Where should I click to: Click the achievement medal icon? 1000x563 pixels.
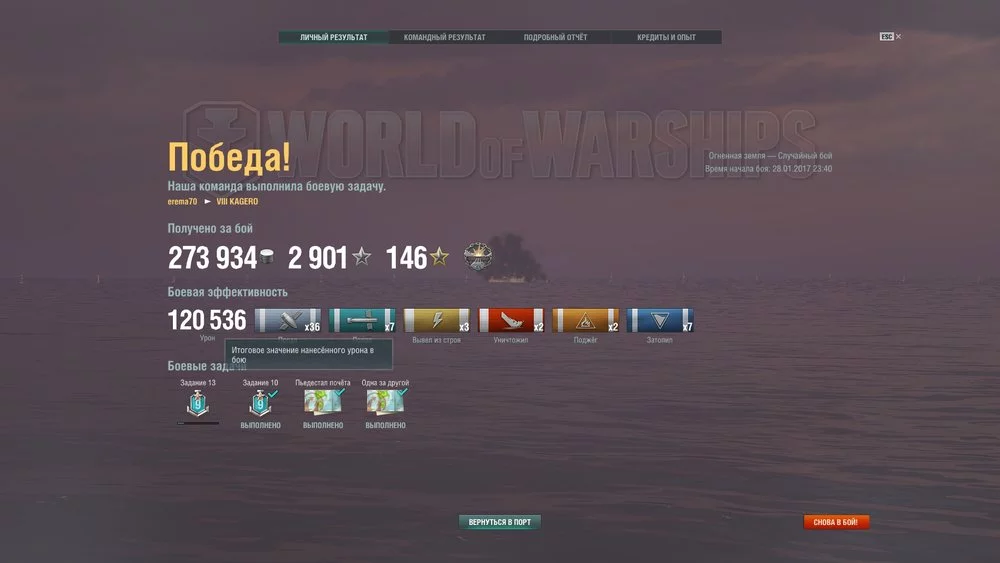(478, 257)
